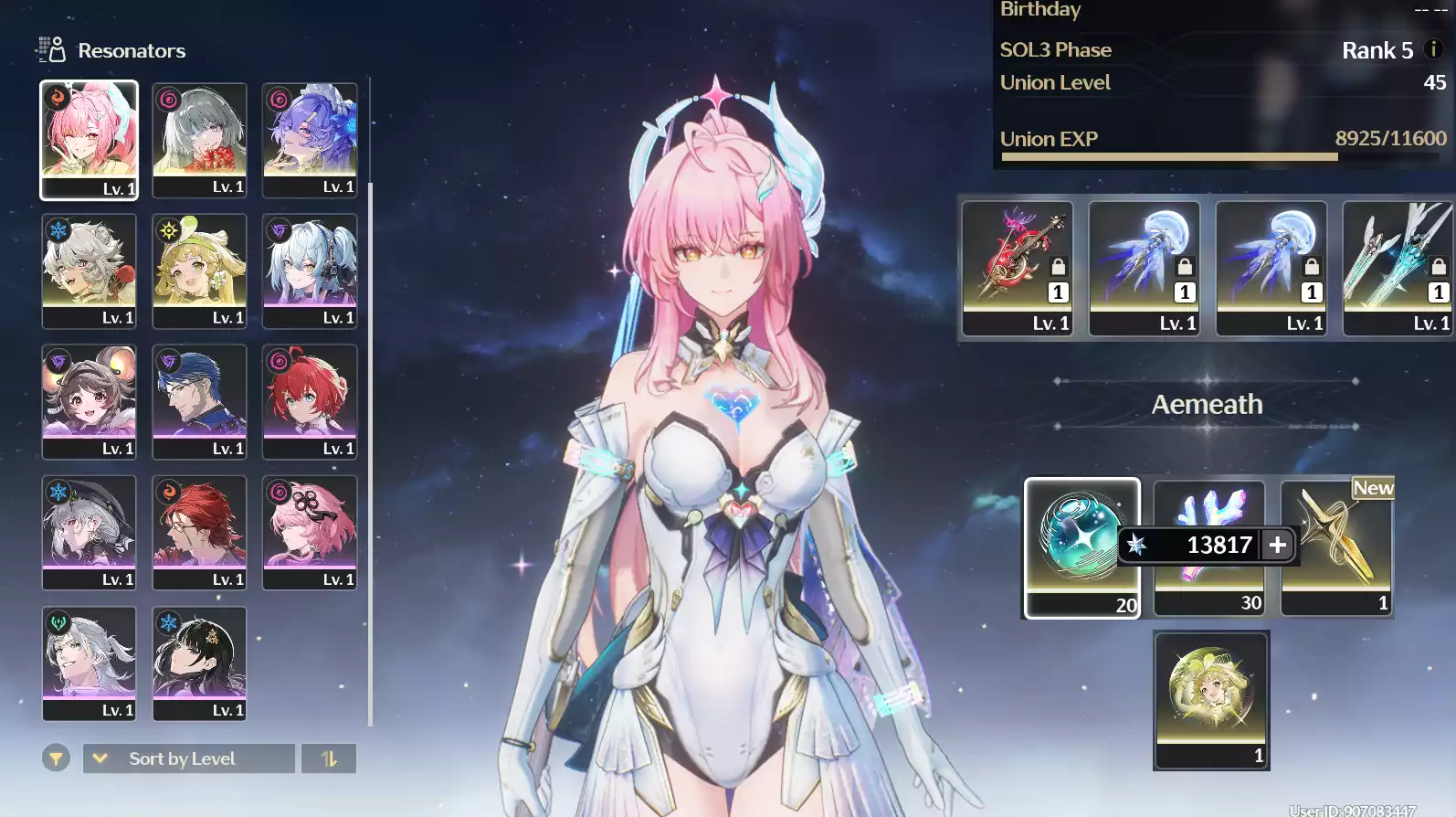Toggle the sort order arrows button
This screenshot has height=817, width=1456.
(329, 759)
